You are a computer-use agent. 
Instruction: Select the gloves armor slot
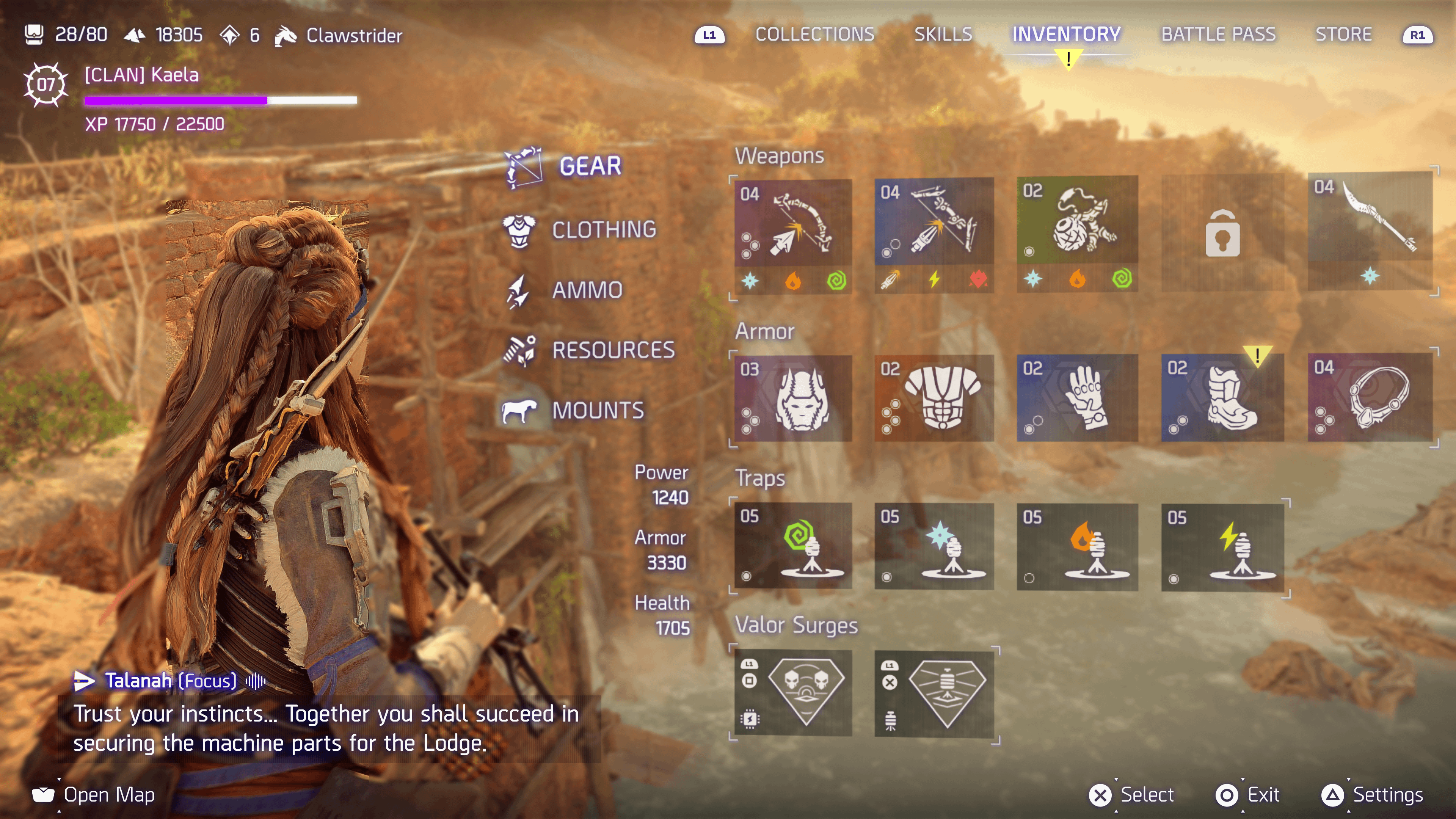coord(1077,398)
